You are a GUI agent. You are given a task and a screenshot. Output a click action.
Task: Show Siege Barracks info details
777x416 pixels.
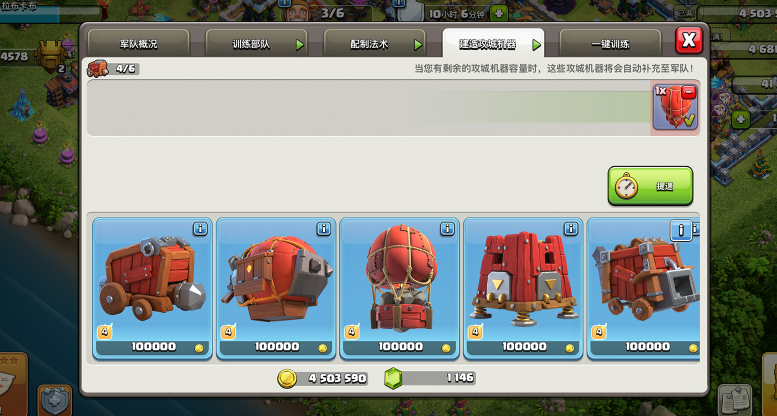[x=571, y=229]
